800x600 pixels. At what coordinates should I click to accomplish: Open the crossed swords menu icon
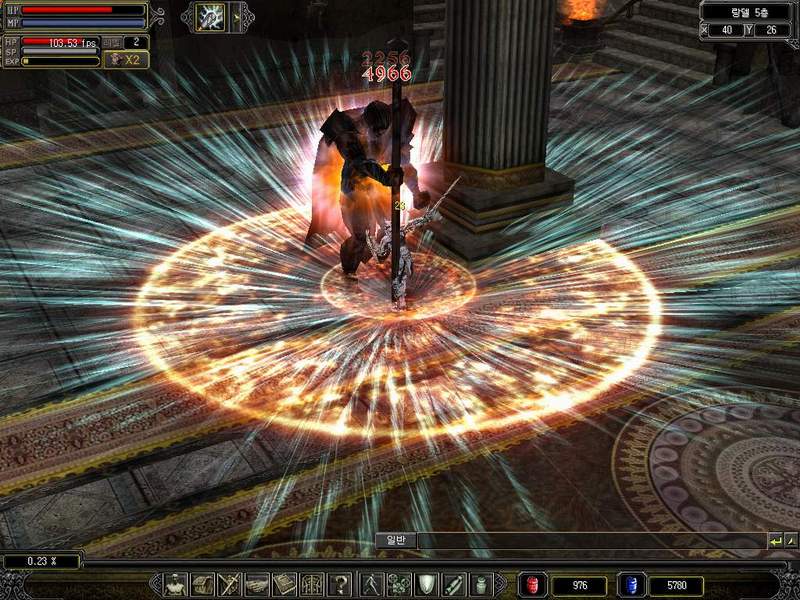(230, 585)
